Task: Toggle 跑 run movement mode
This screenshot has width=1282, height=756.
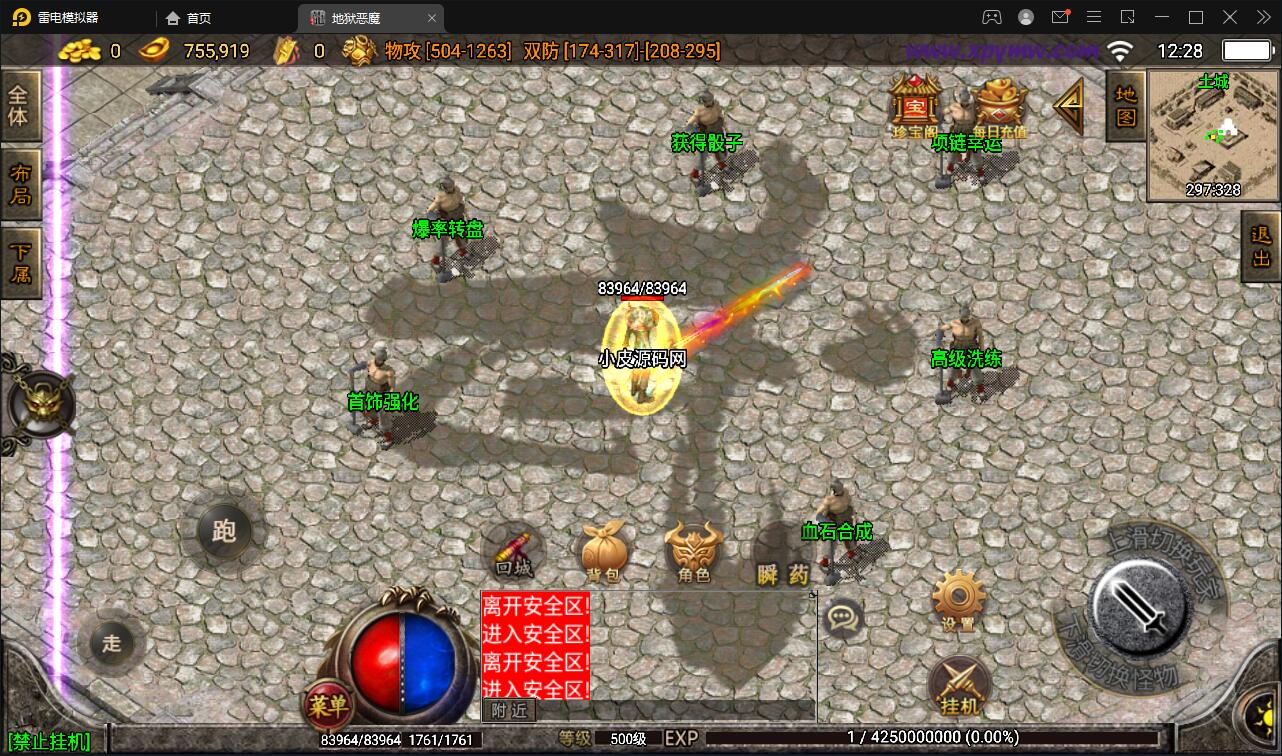Action: pyautogui.click(x=225, y=532)
